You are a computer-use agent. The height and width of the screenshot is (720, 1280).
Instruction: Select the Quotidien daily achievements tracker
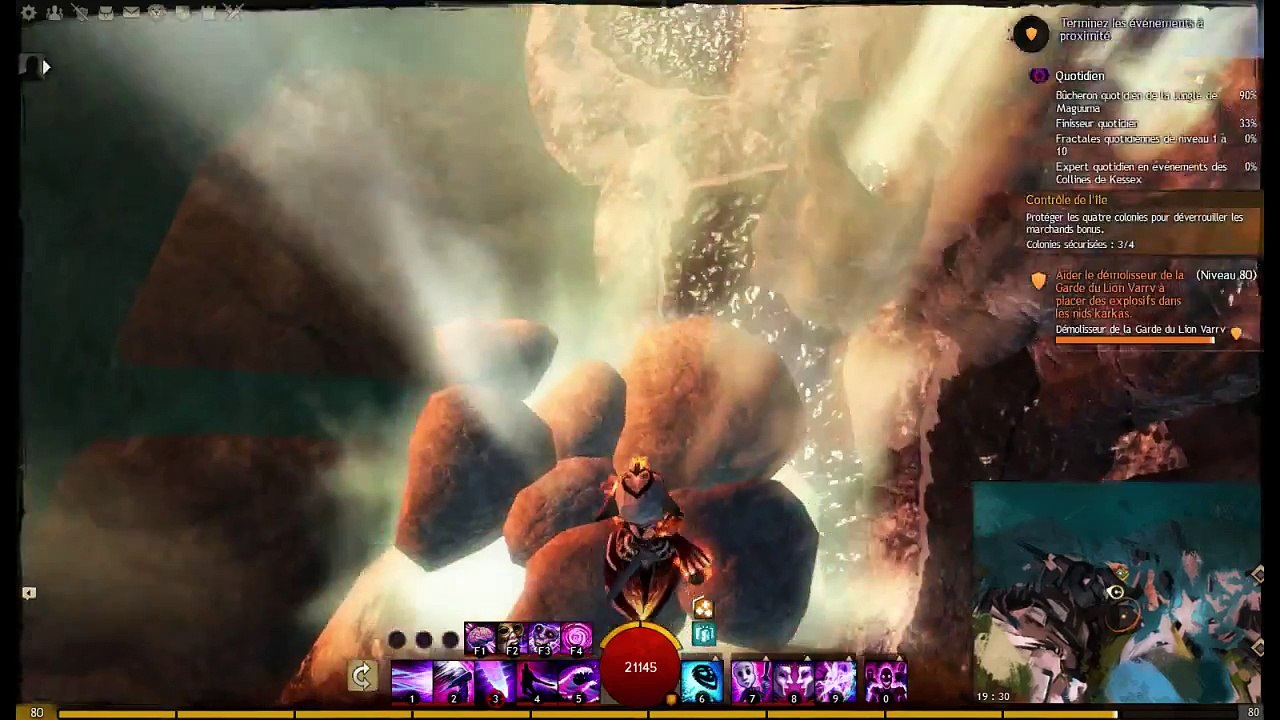point(1079,76)
